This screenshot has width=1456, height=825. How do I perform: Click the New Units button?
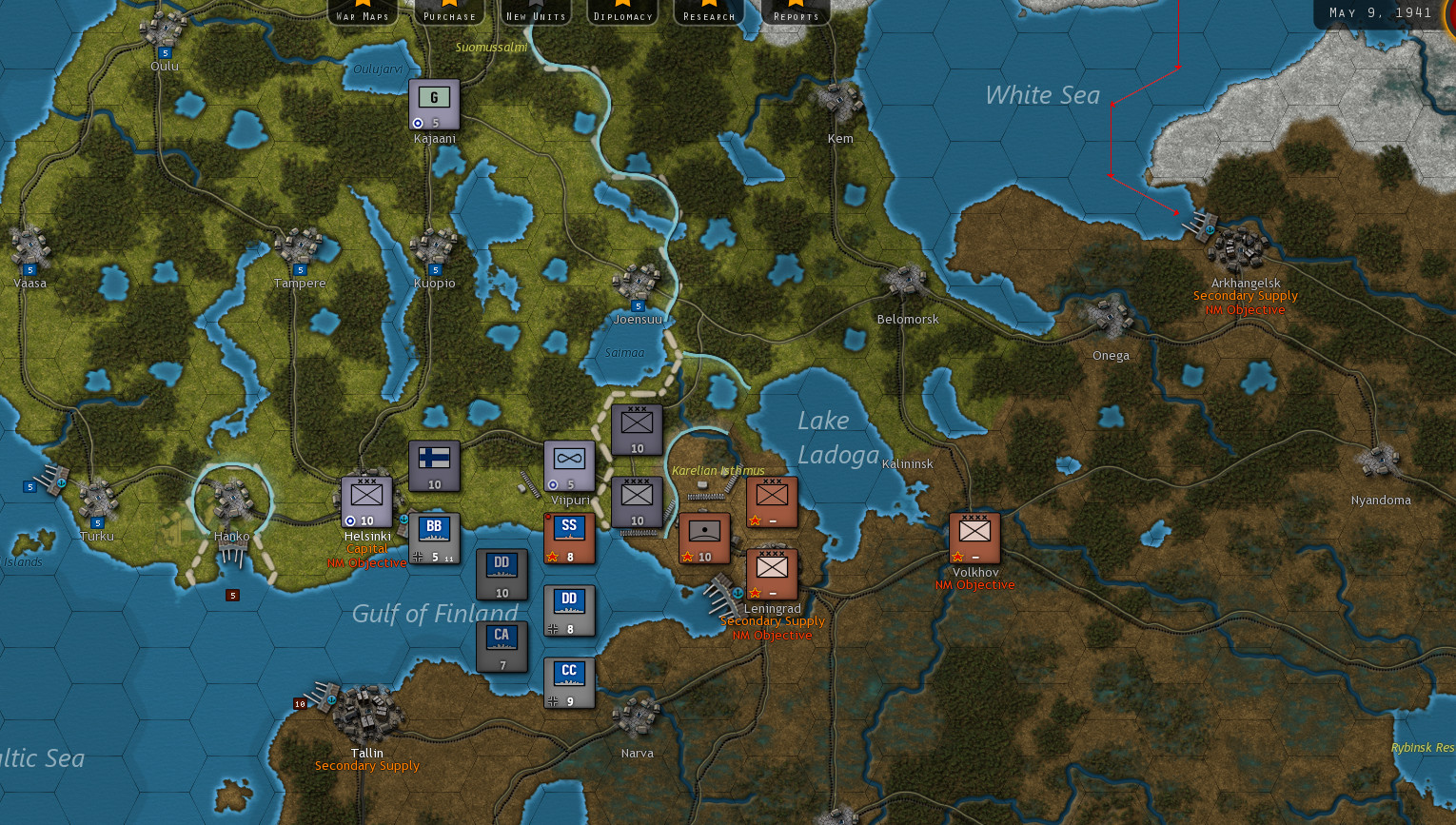click(x=535, y=13)
